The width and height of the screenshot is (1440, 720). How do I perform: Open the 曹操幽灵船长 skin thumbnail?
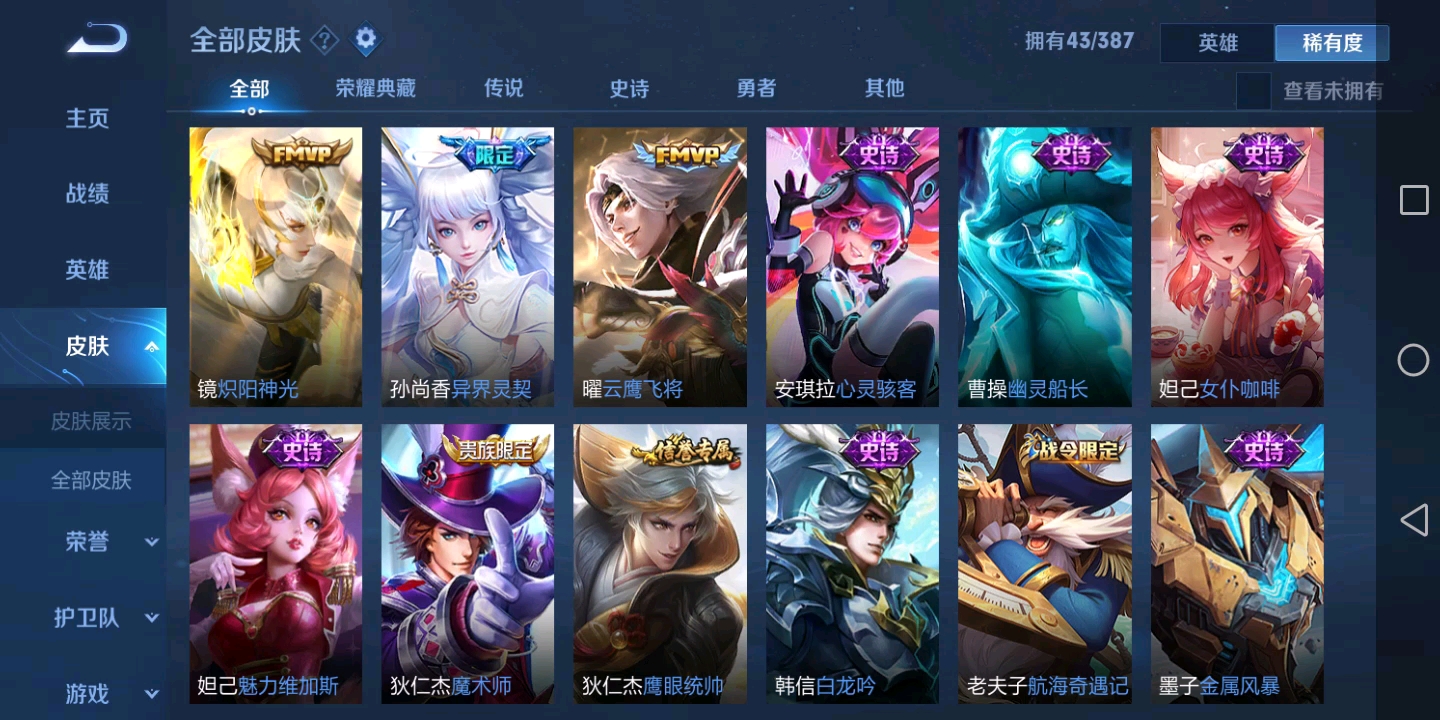[1044, 266]
